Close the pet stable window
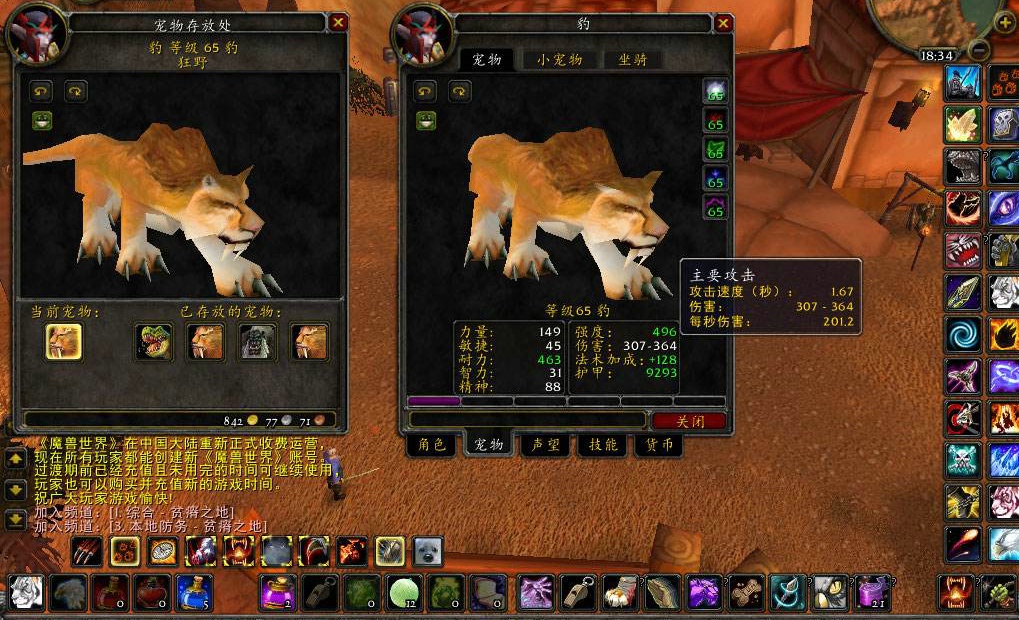The height and width of the screenshot is (620, 1019). [338, 22]
